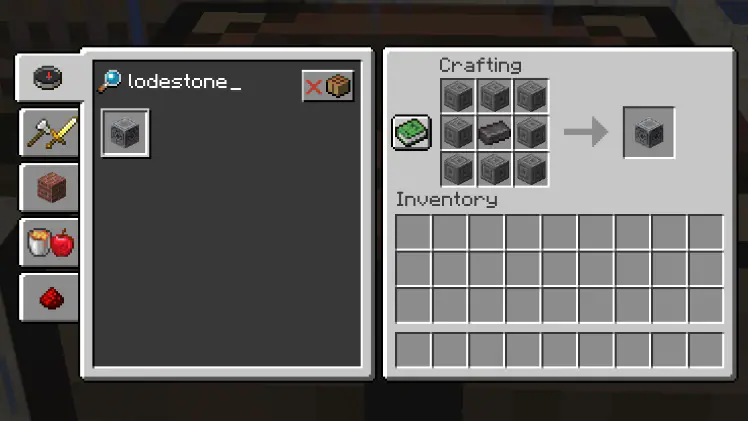Screen dimensions: 748x421
Task: Click the lodestone search text field
Action: point(200,83)
